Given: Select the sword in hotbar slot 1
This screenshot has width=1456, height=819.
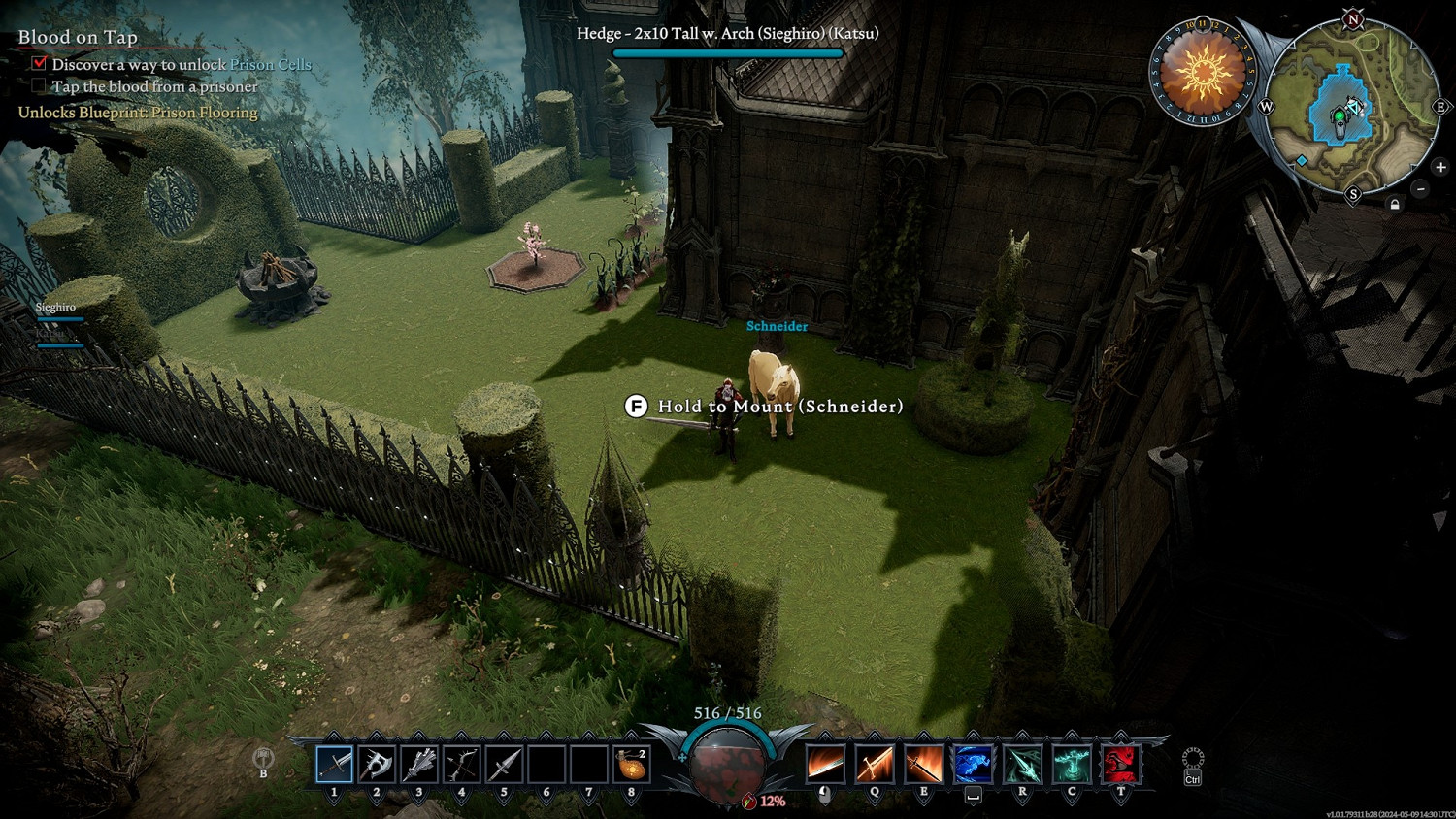Looking at the screenshot, I should (x=335, y=765).
